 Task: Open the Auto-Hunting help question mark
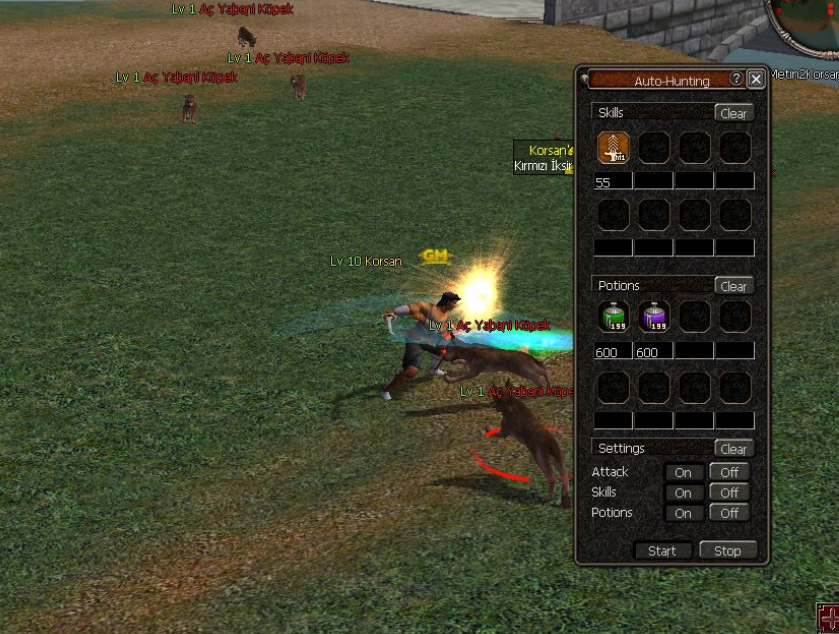tap(737, 79)
